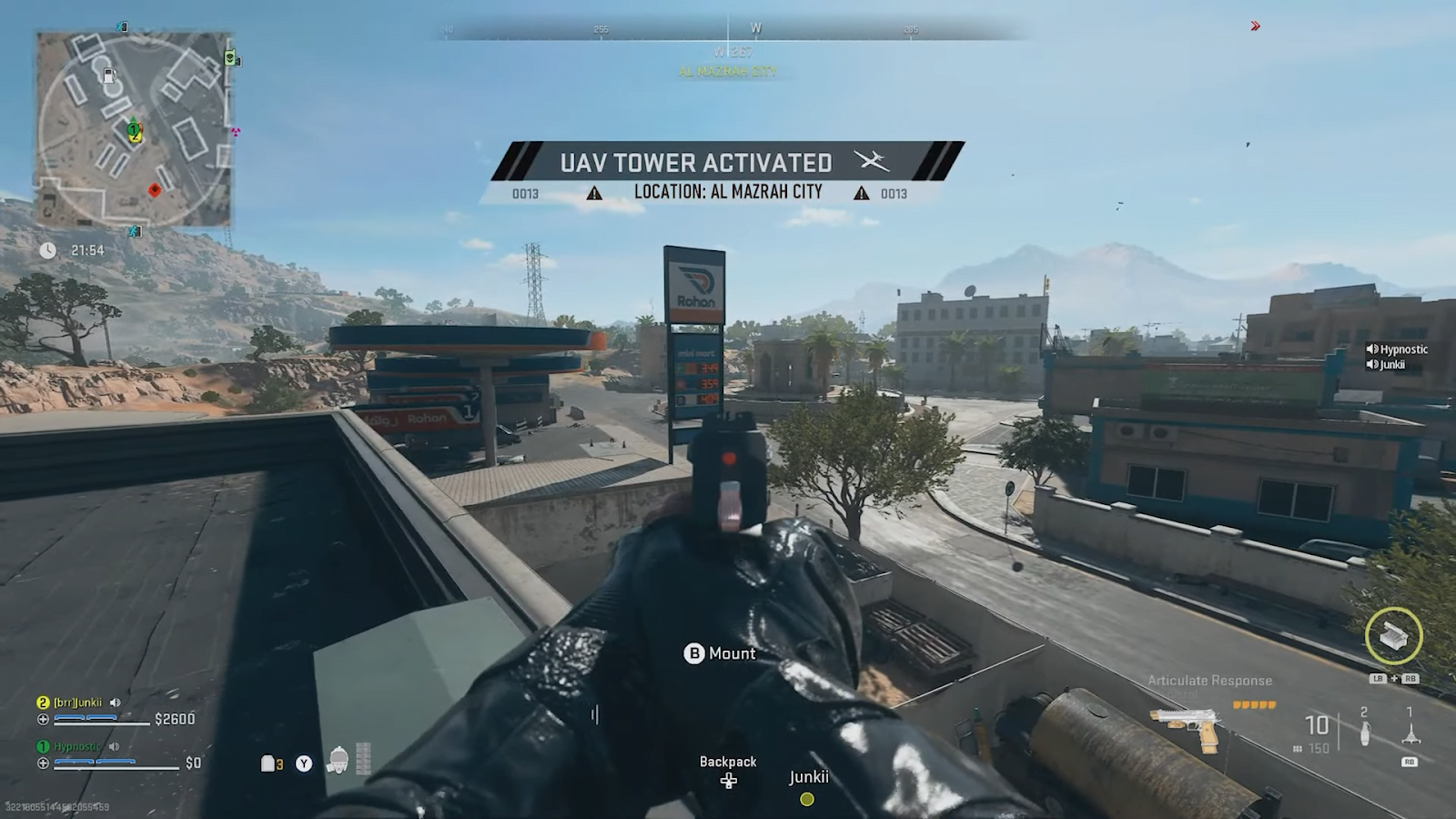Click the shock stick tactical slot icon
This screenshot has width=1456, height=819.
pyautogui.click(x=1411, y=733)
